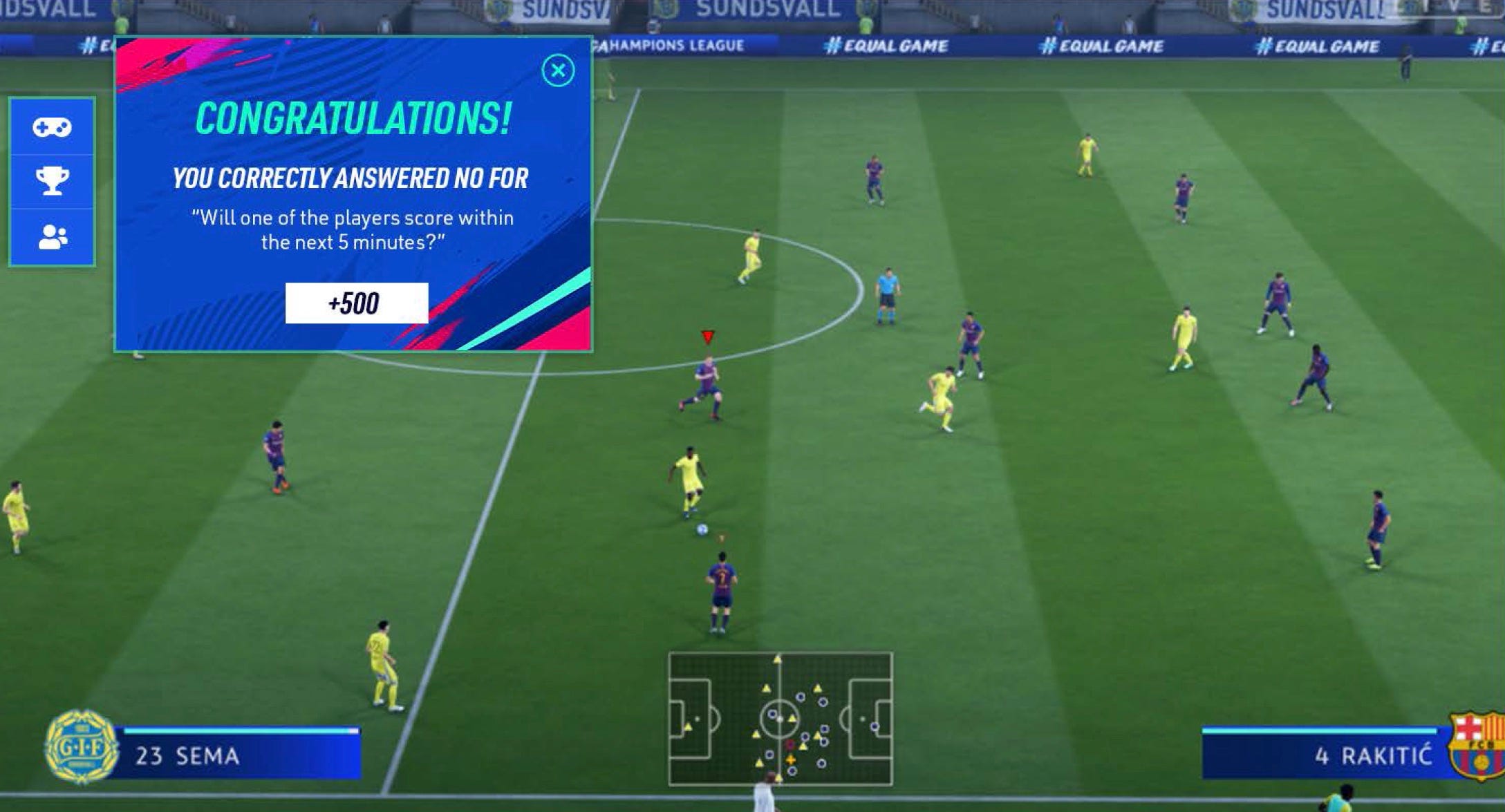
Task: Open the friends people icon
Action: pos(52,237)
